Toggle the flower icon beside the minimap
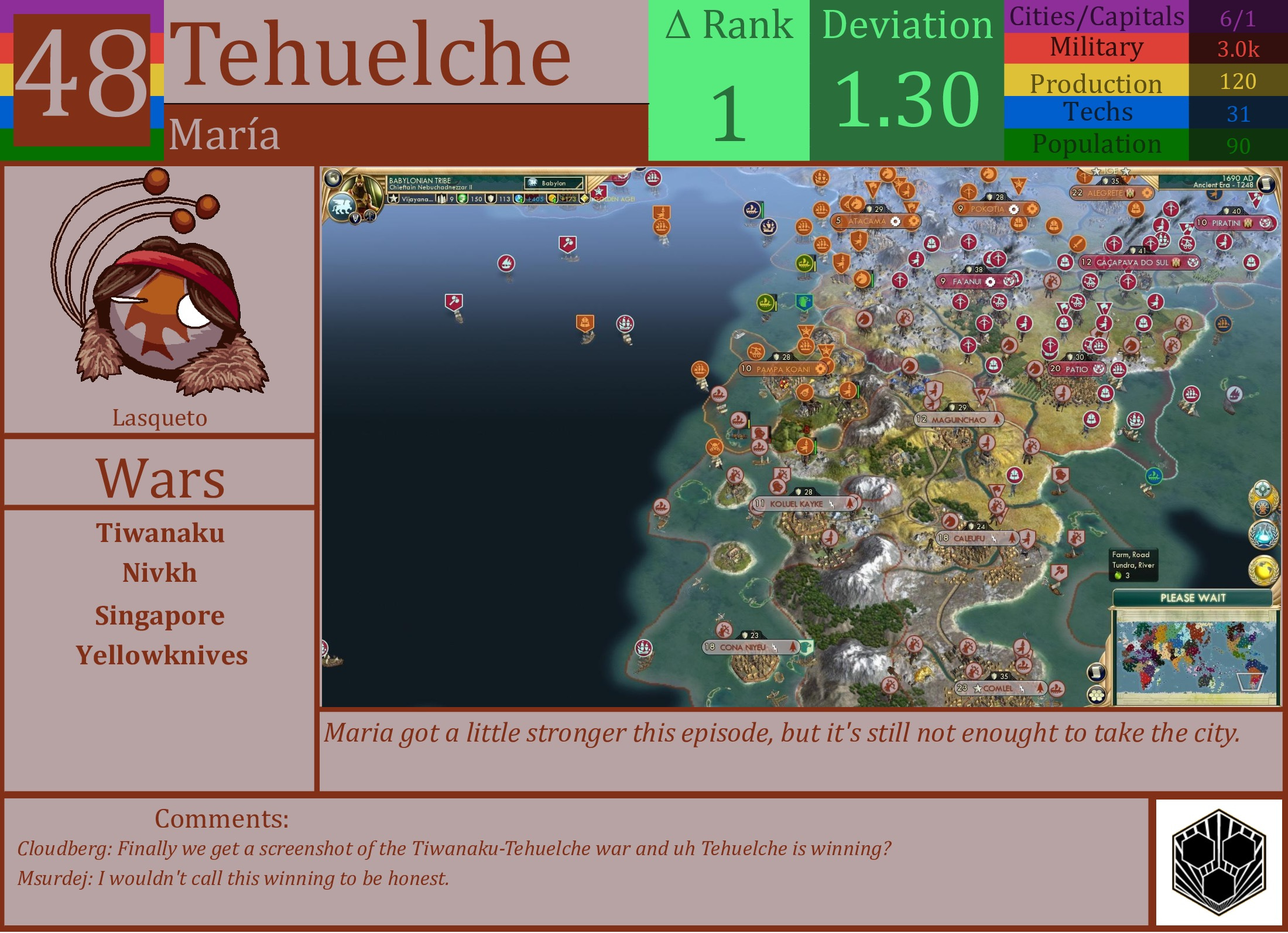The height and width of the screenshot is (933, 1288). [1097, 695]
